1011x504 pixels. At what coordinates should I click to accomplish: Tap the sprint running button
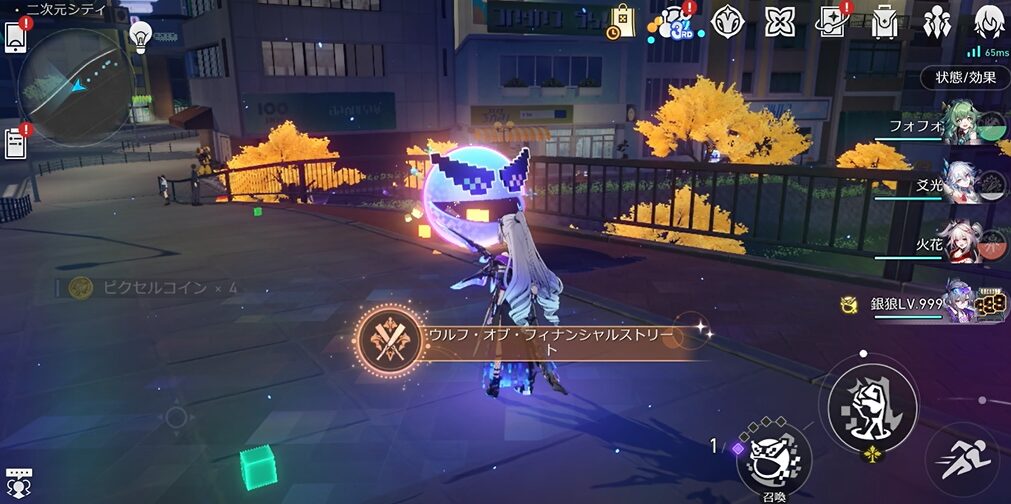click(965, 461)
